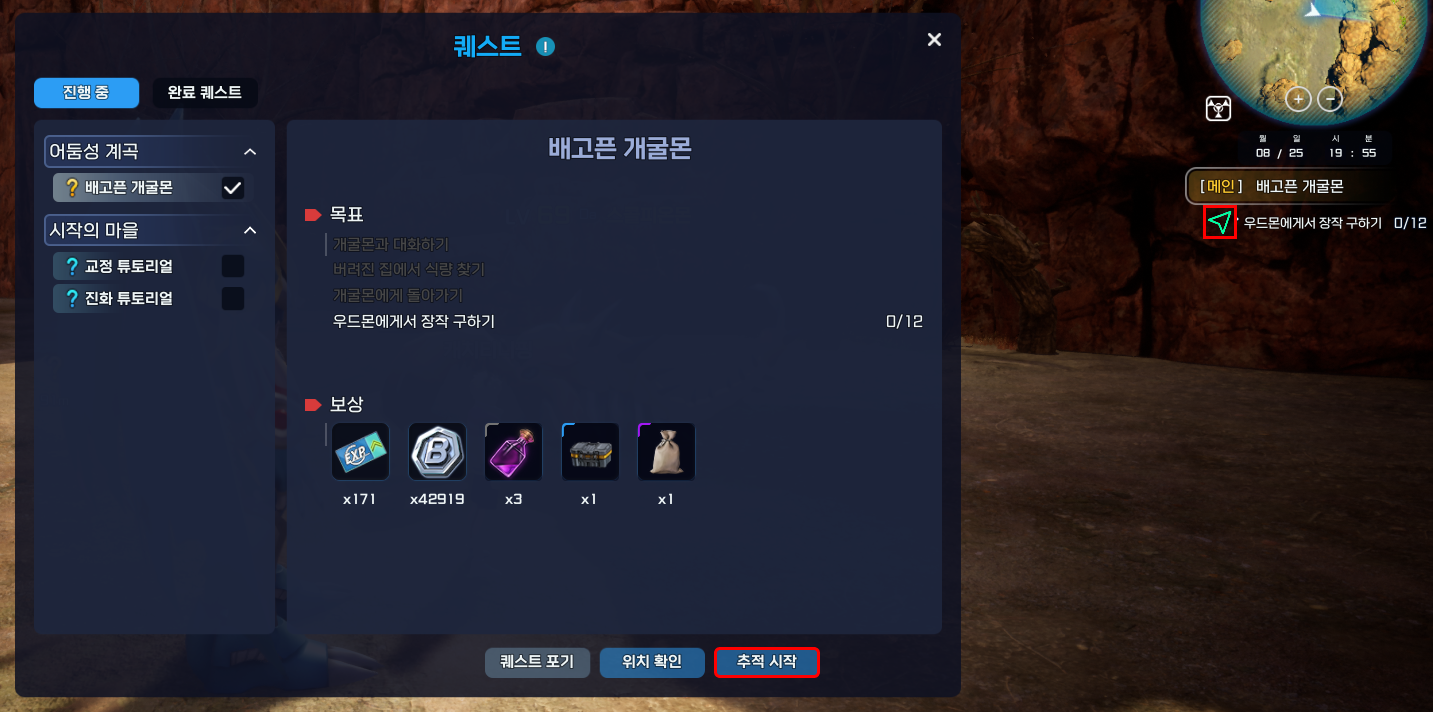The height and width of the screenshot is (712, 1433).
Task: Click the 위치 확인 button
Action: pos(652,662)
